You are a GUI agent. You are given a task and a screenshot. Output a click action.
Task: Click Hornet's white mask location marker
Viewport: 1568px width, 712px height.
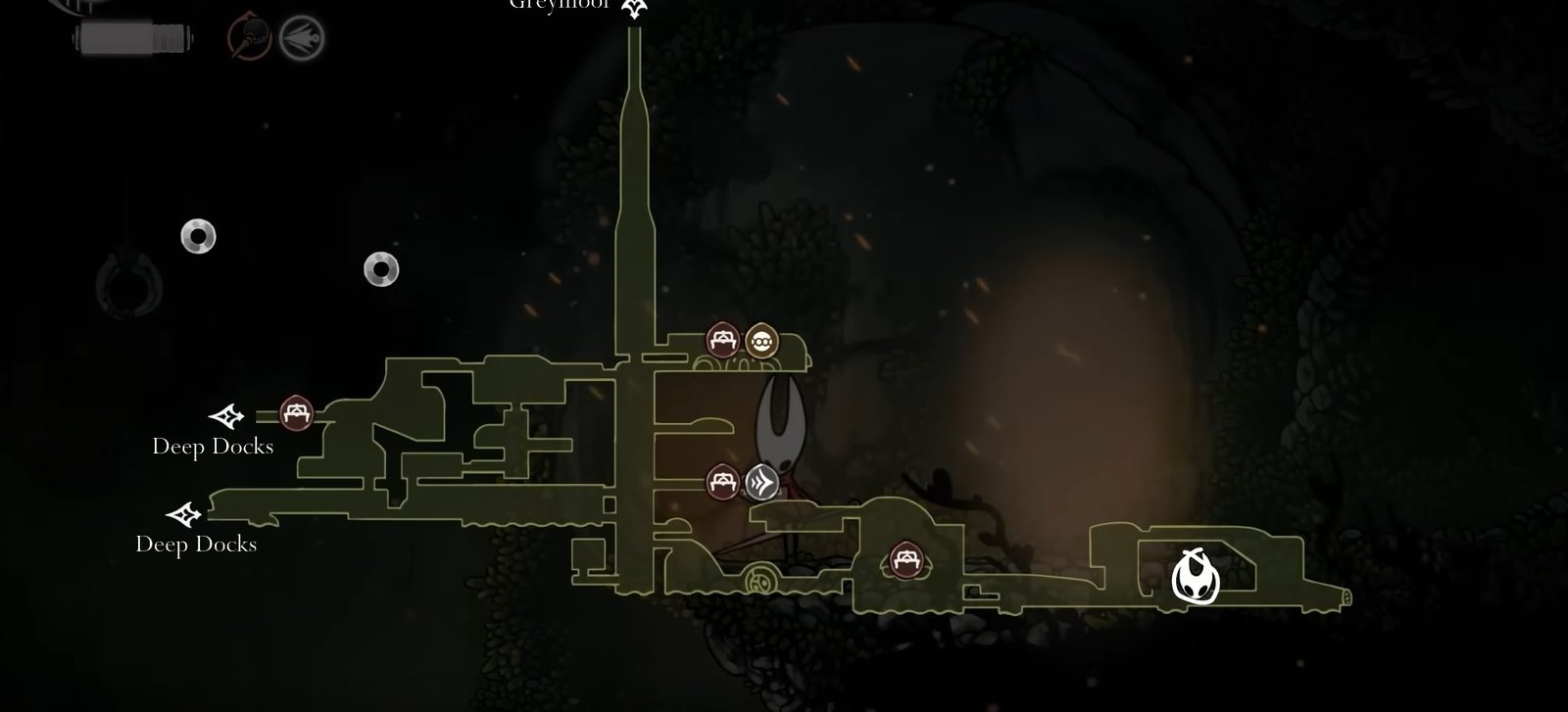(1196, 578)
